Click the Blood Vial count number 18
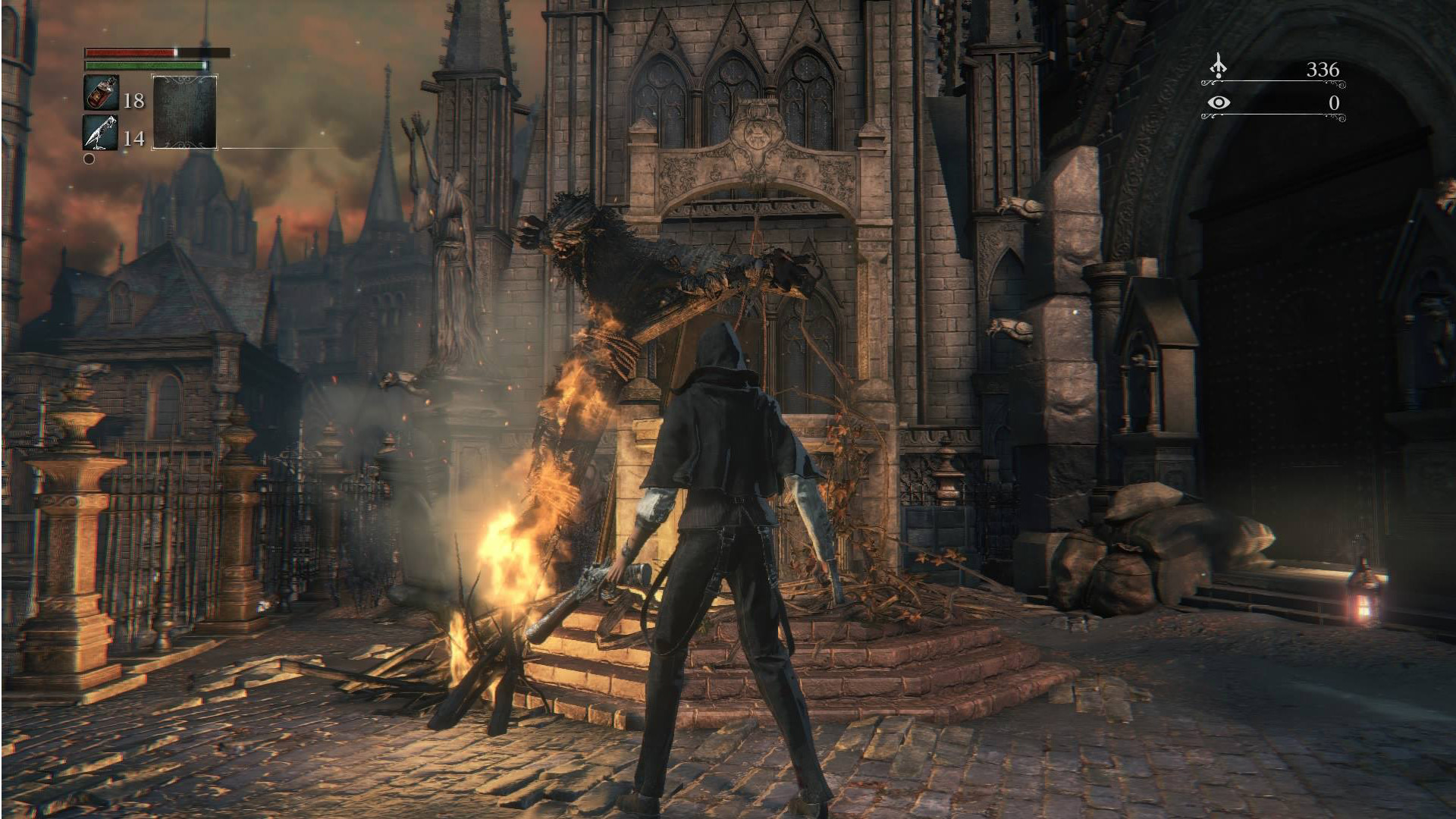The image size is (1456, 819). click(133, 99)
